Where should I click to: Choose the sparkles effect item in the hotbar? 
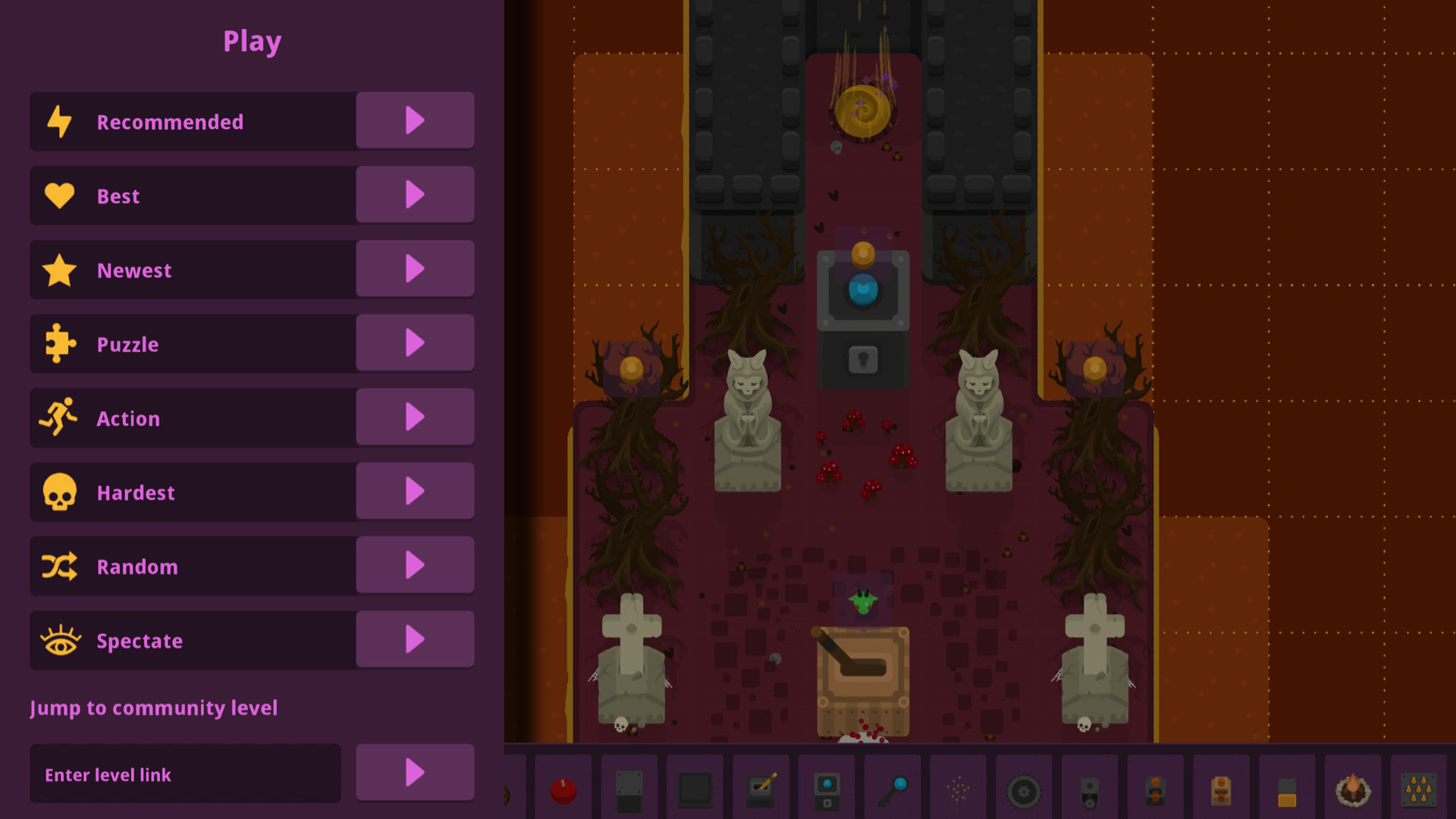point(958,787)
